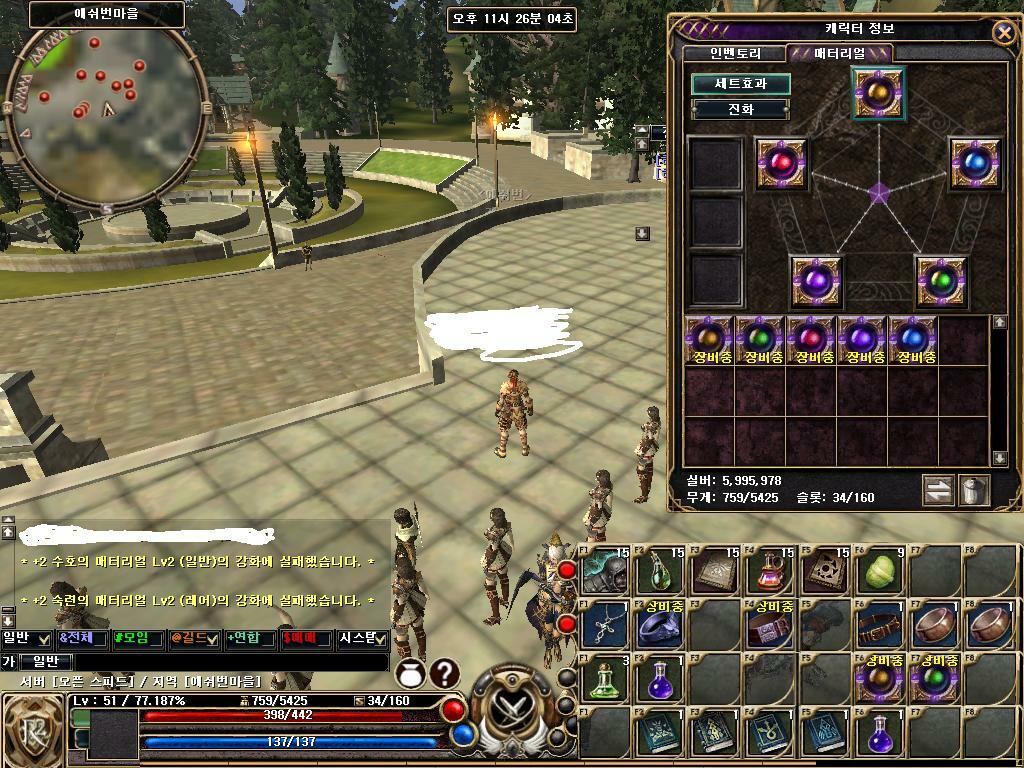Open the question mark help button
The image size is (1024, 768).
tap(444, 673)
